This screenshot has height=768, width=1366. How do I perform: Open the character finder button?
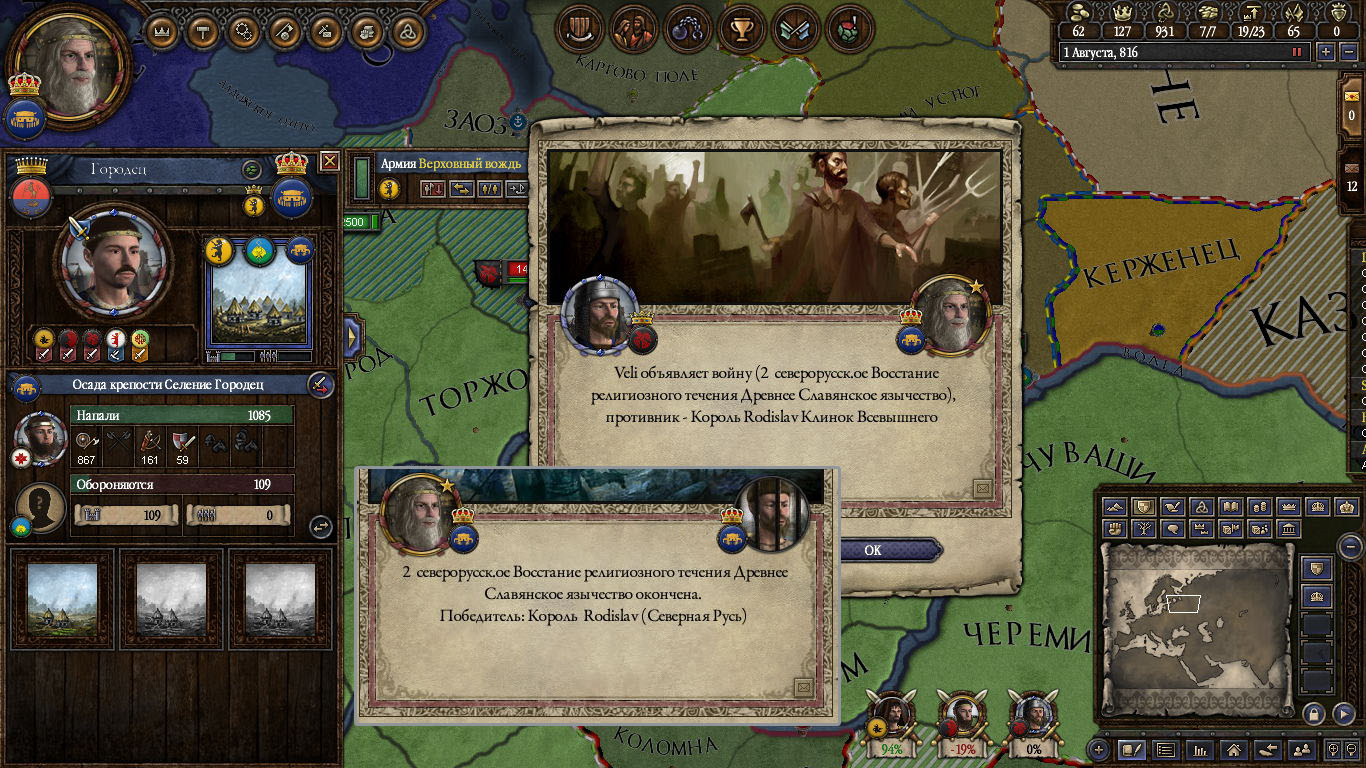point(1301,749)
